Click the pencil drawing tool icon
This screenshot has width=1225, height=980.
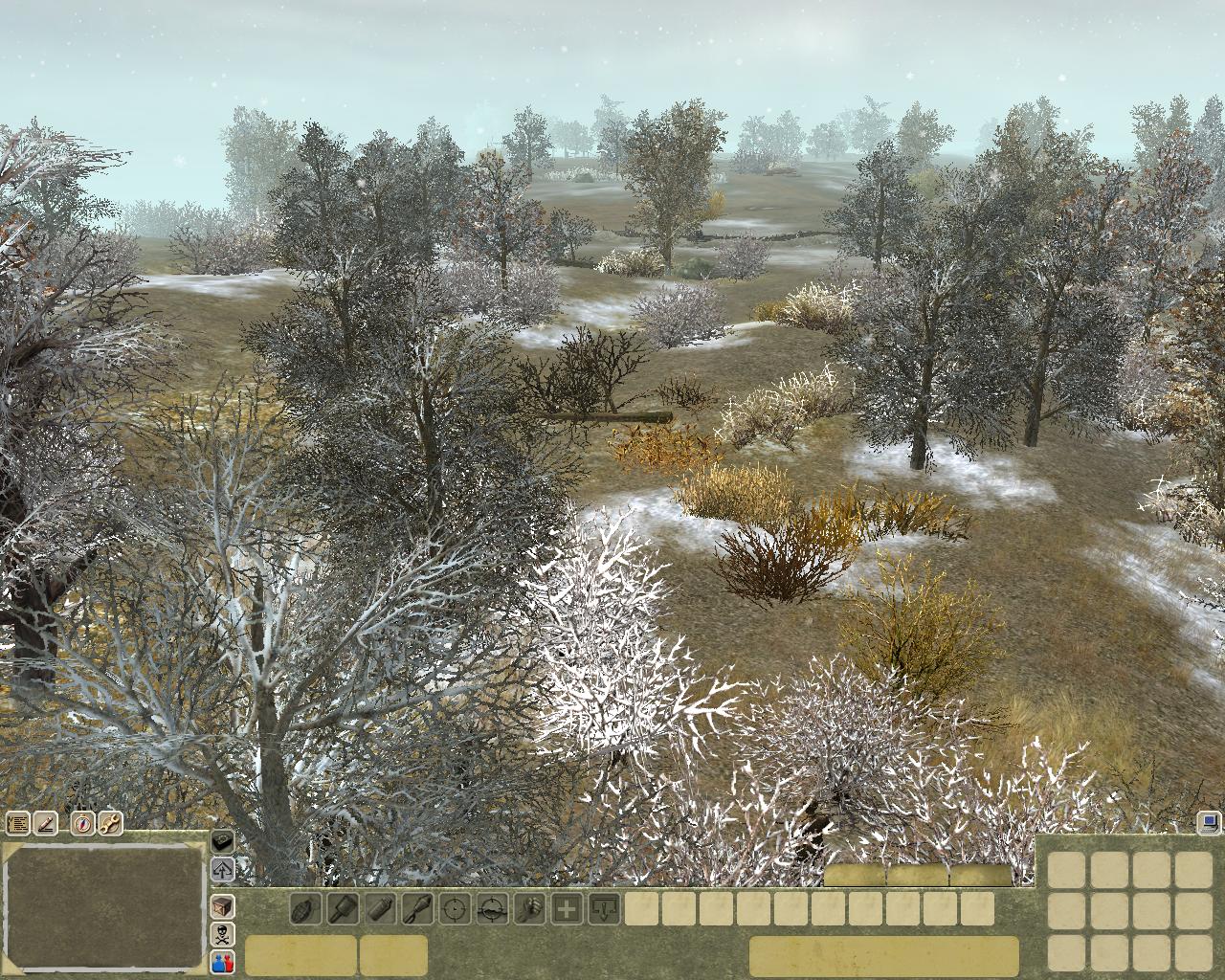pyautogui.click(x=45, y=823)
